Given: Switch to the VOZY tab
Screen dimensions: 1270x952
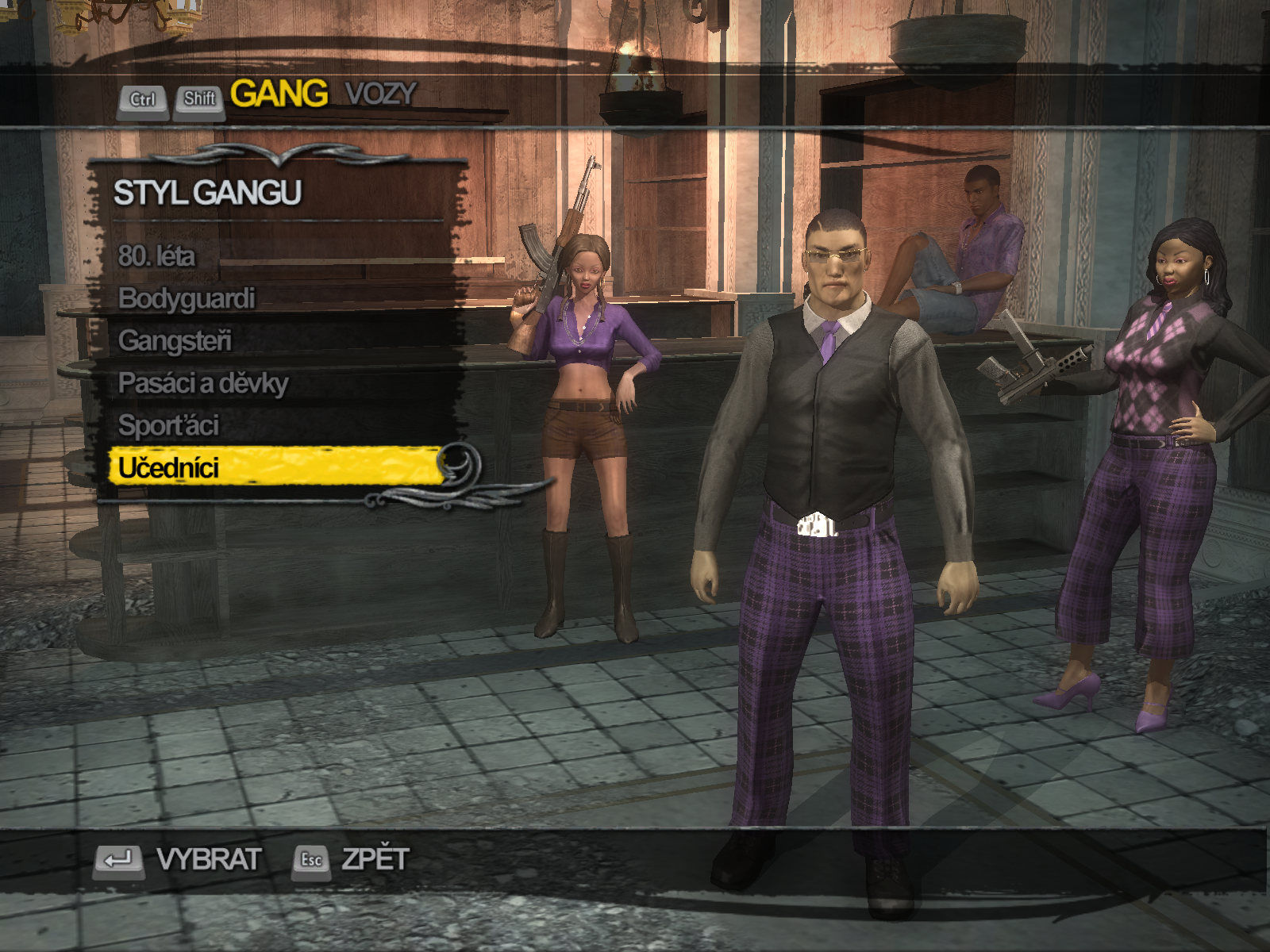Looking at the screenshot, I should (381, 94).
